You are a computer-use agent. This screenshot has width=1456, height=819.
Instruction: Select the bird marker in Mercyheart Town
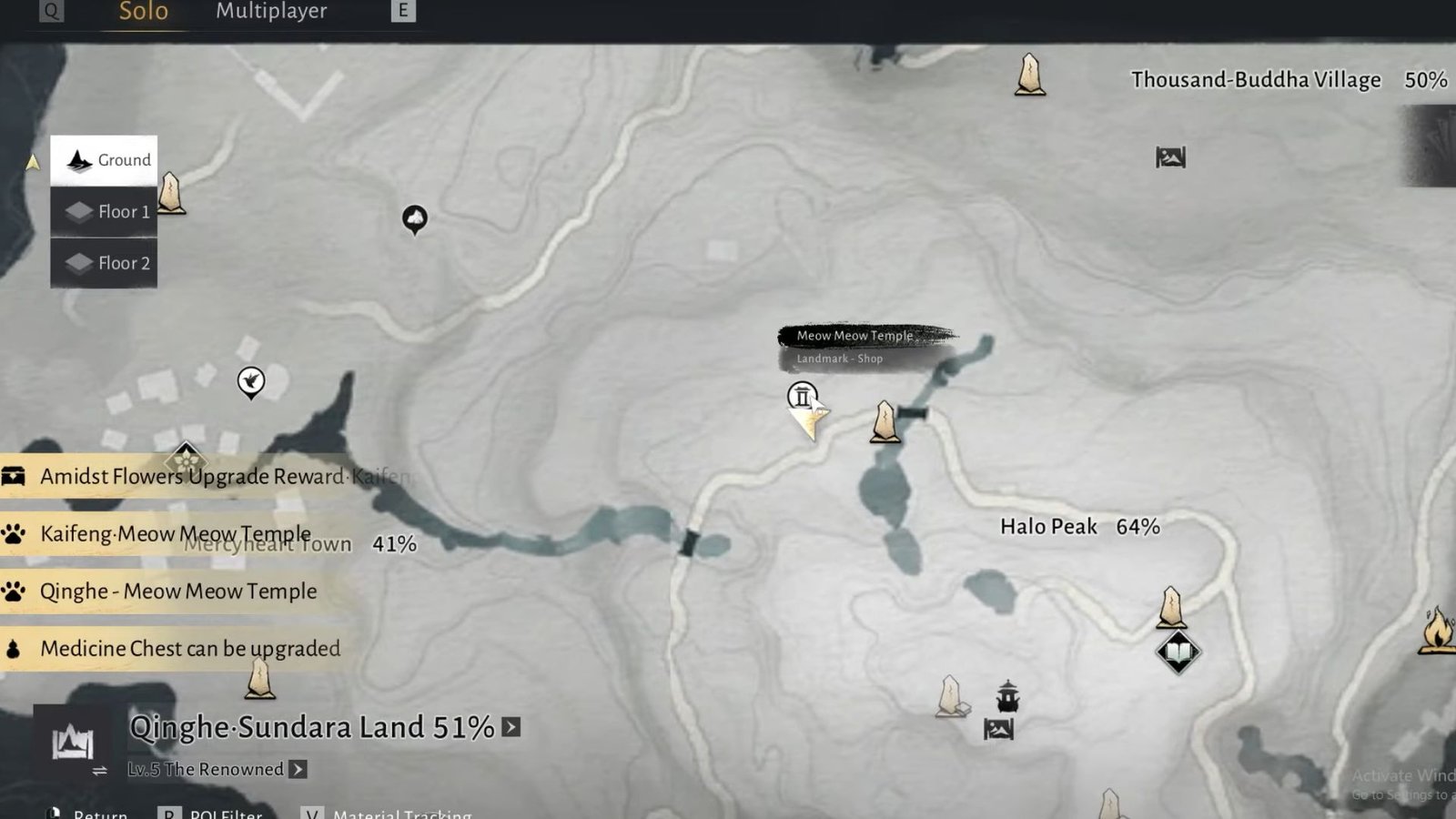point(251,380)
